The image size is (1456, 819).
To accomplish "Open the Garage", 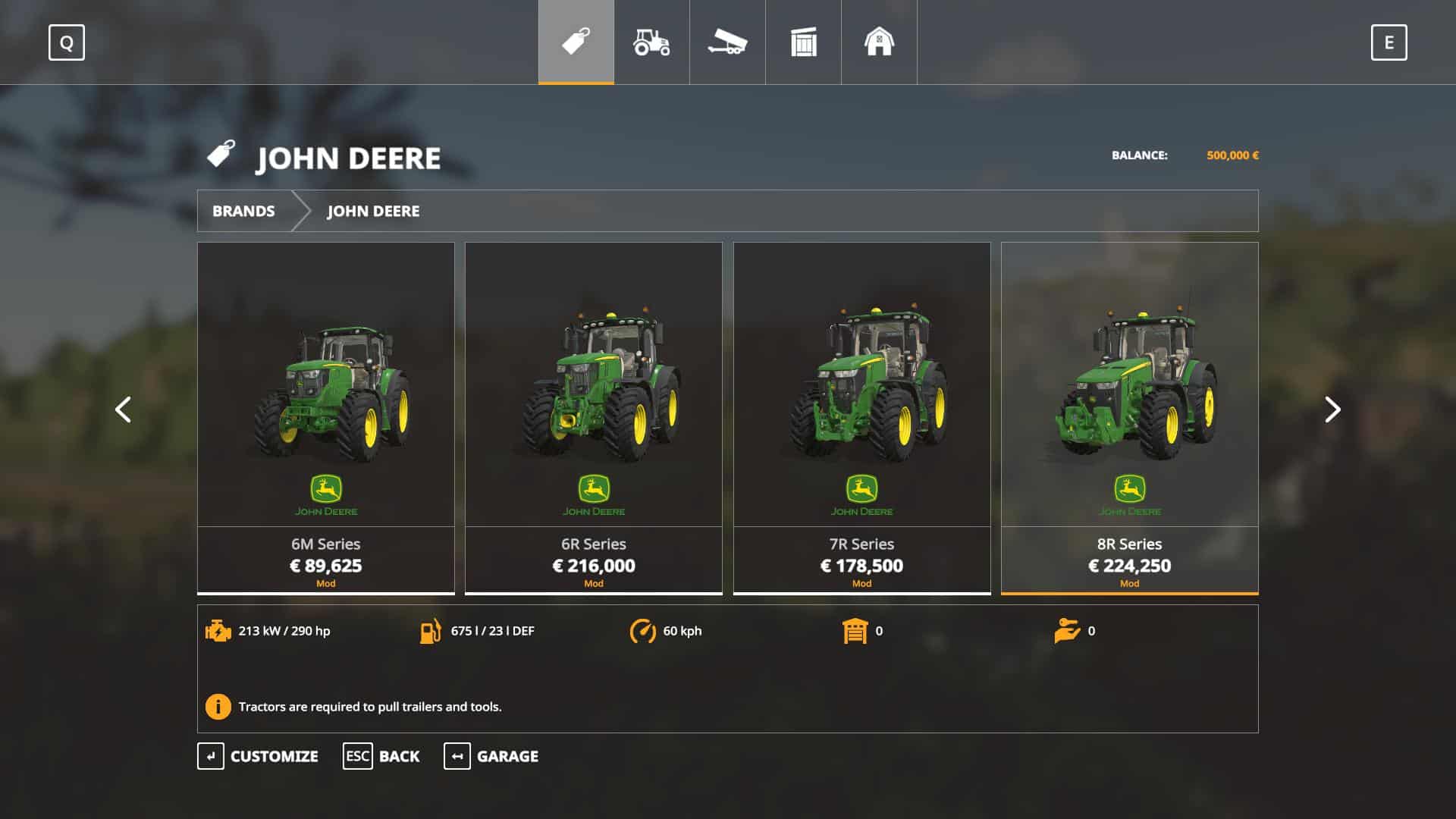I will coord(491,756).
